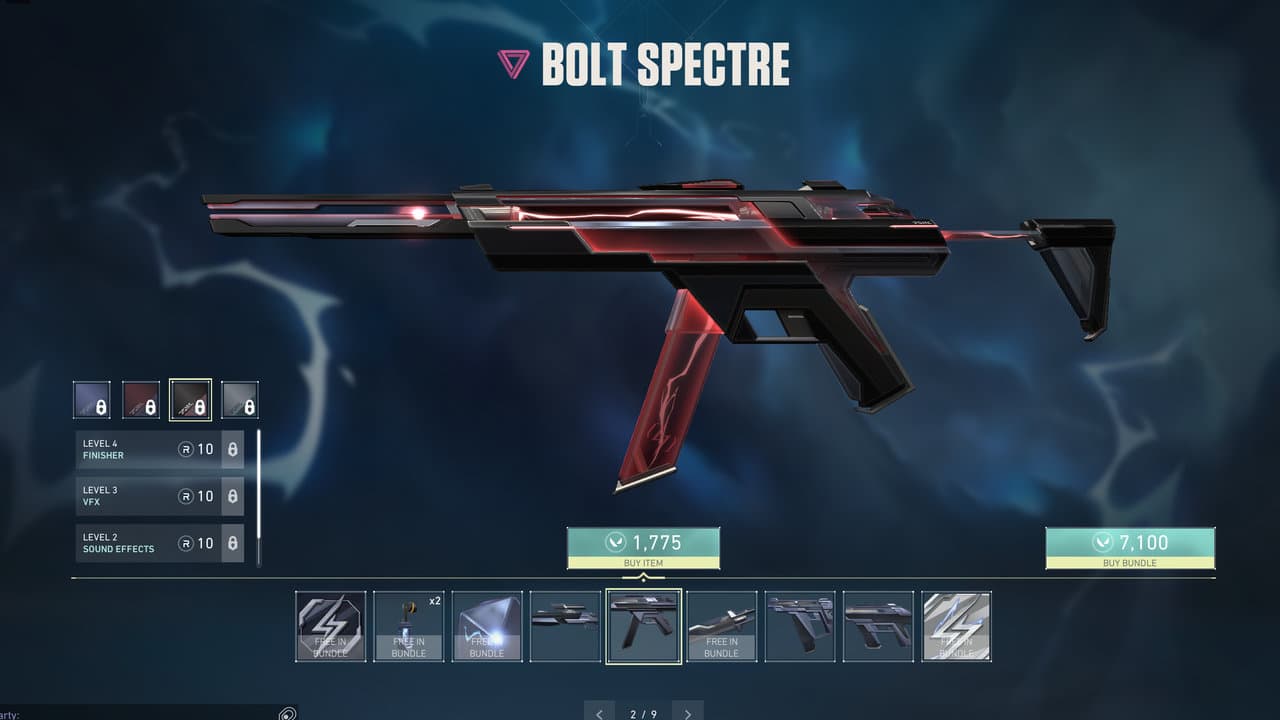Select the Bolt player card bundle item
Screen dimensions: 1280x720
point(486,627)
